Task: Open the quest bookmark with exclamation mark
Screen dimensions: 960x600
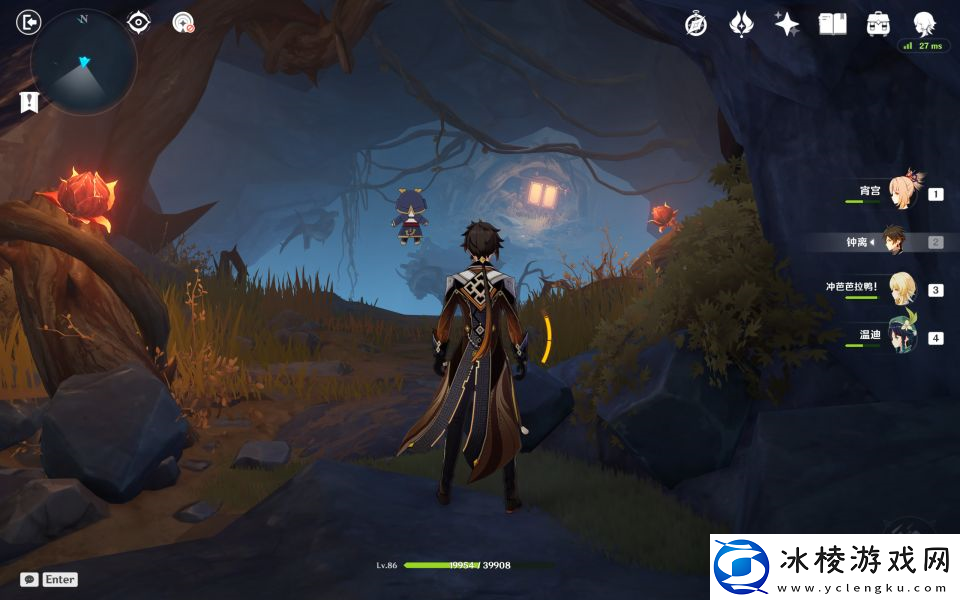Action: point(29,102)
